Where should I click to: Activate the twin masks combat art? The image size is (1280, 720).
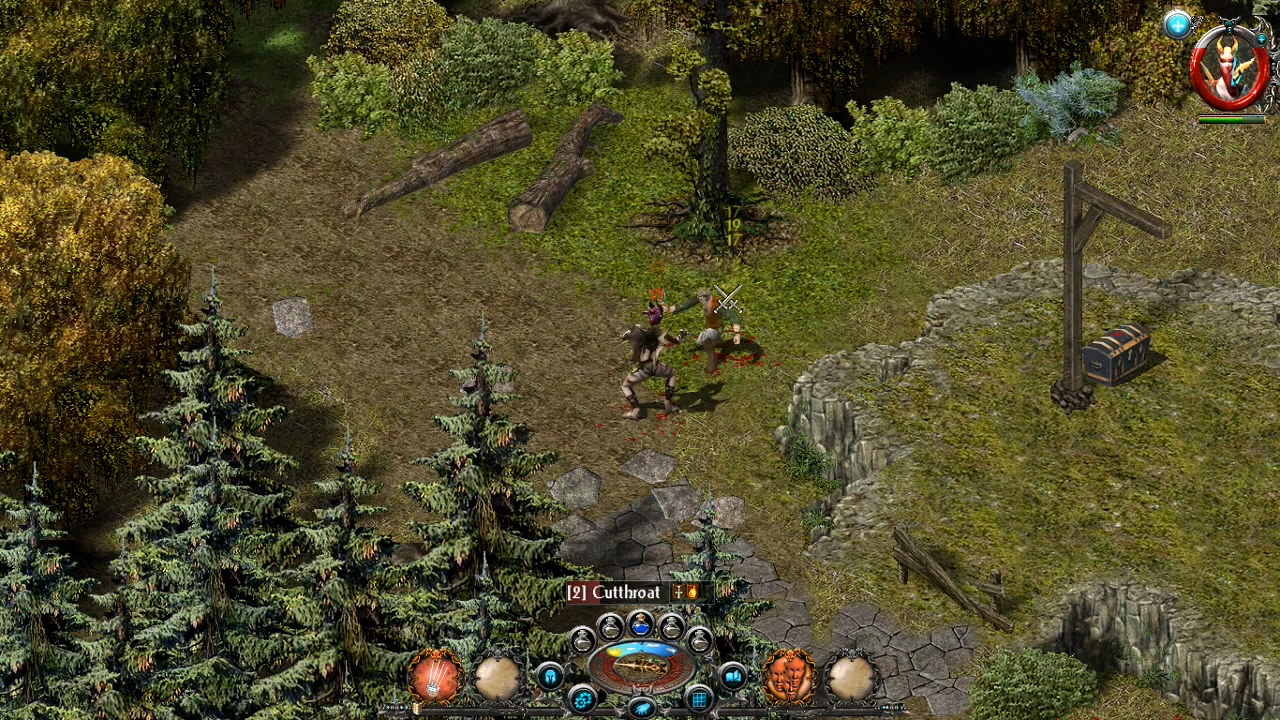(788, 677)
